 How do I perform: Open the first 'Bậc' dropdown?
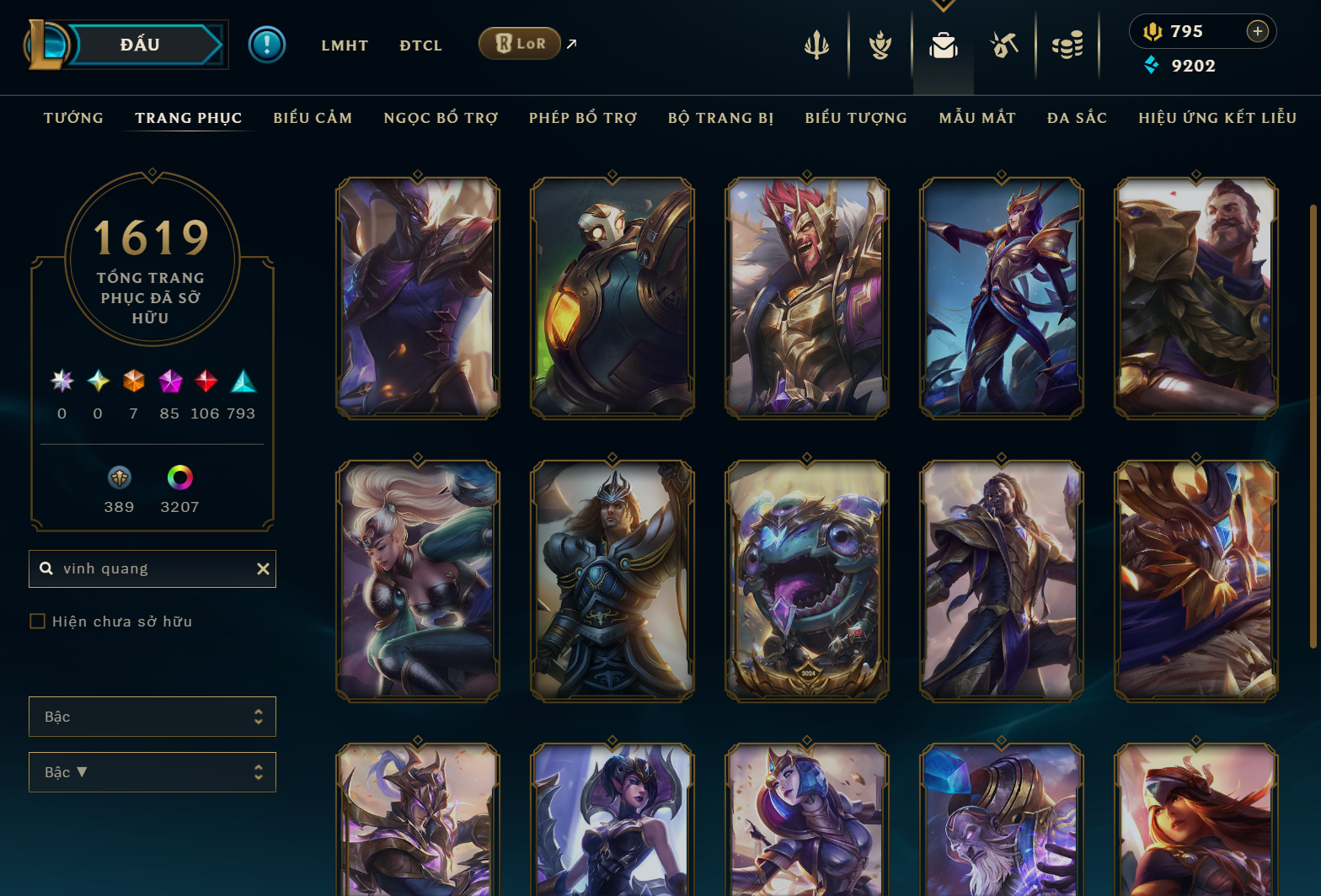(x=152, y=716)
